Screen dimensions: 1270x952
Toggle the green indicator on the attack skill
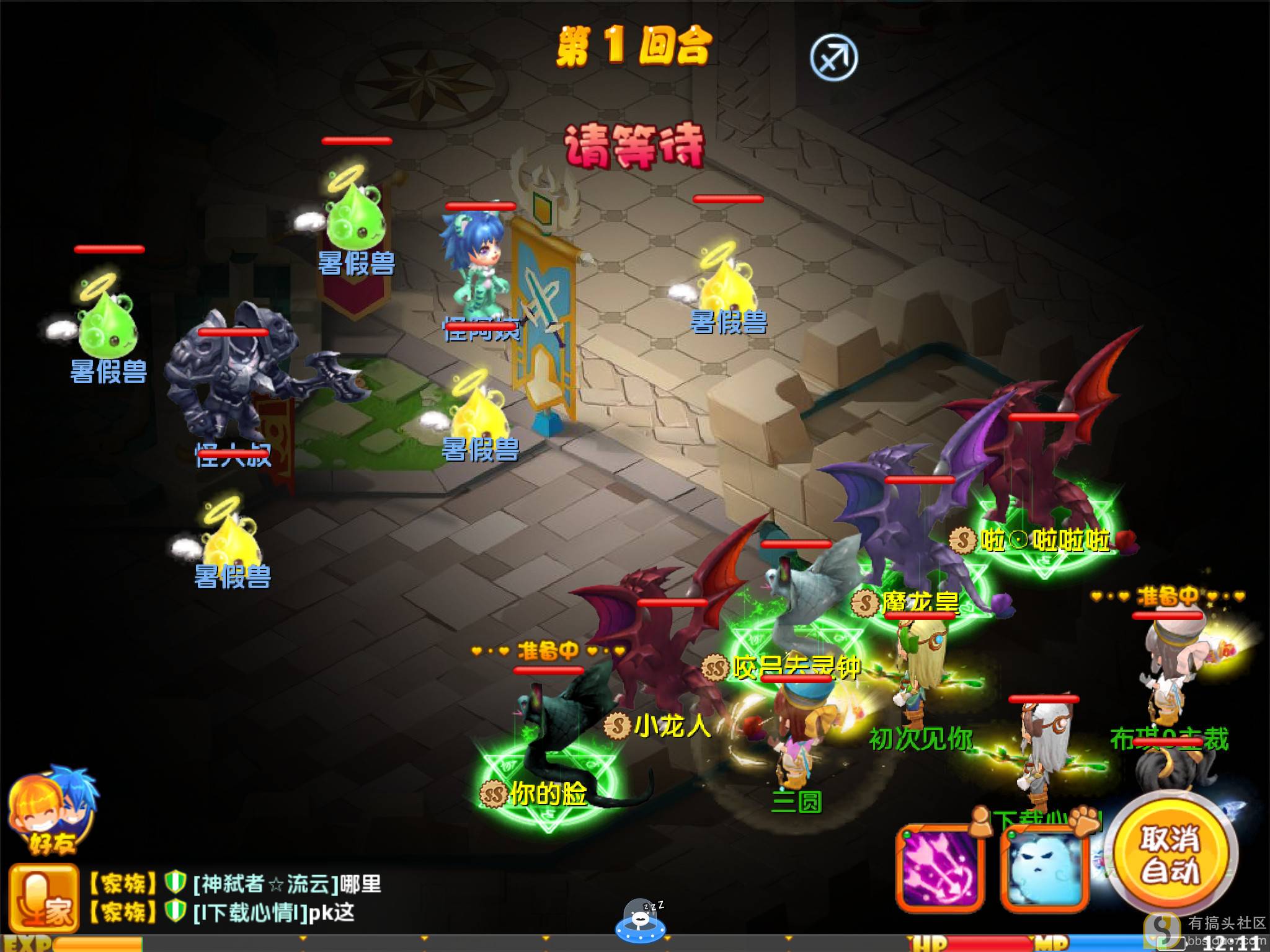(x=907, y=834)
